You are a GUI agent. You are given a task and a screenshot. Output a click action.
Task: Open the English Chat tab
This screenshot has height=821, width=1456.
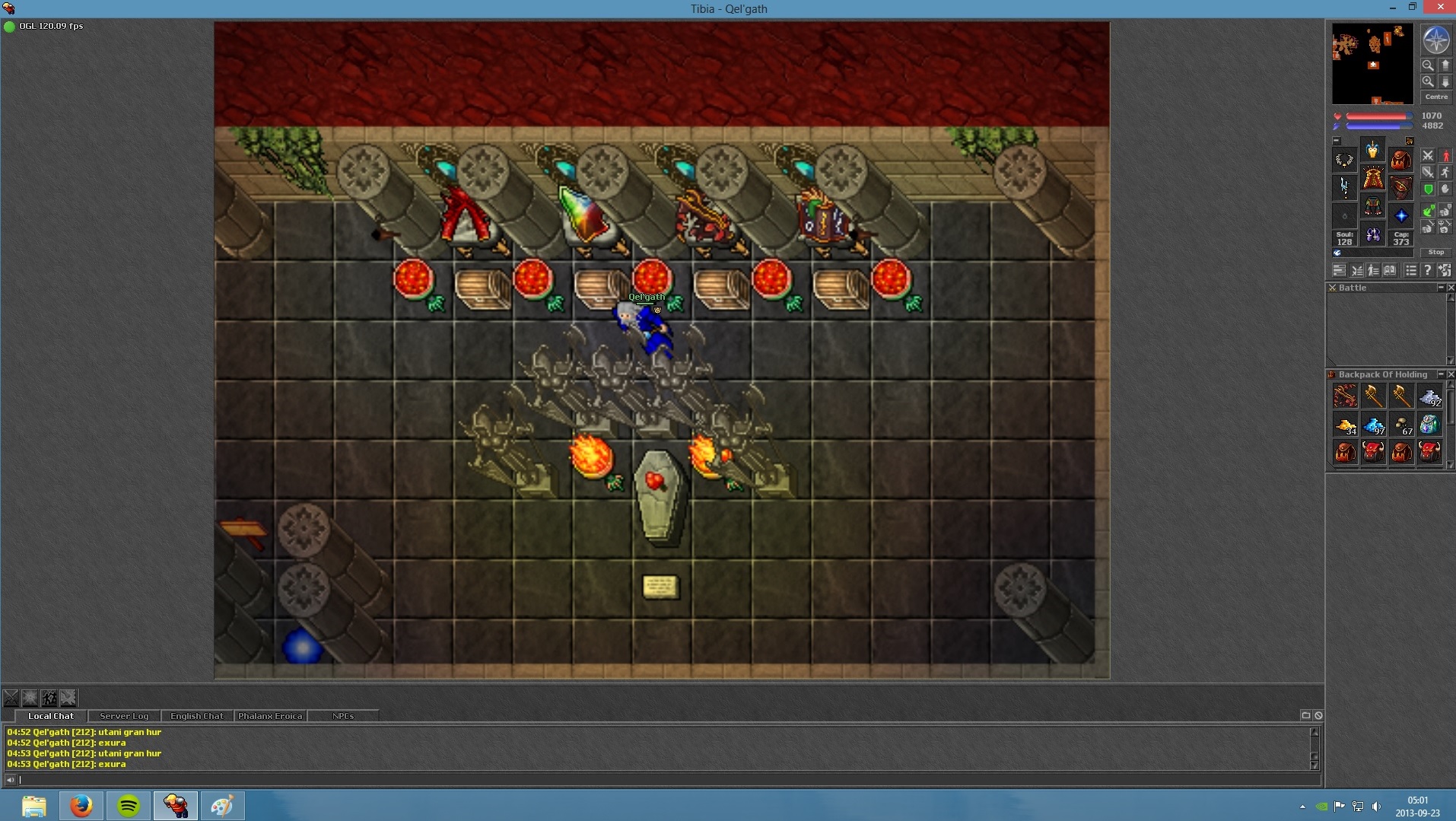pos(197,716)
